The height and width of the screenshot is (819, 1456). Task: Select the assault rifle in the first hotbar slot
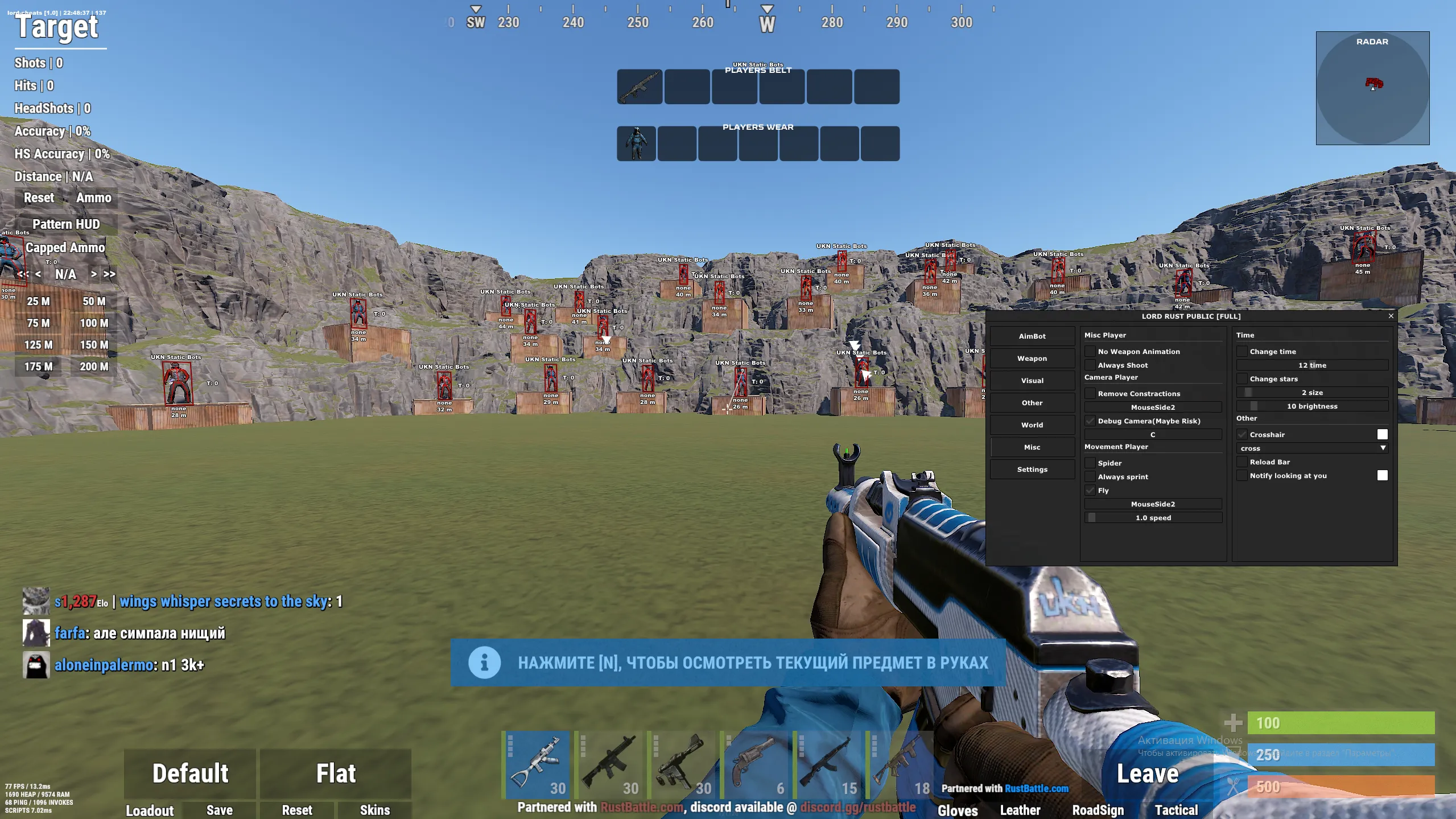pyautogui.click(x=537, y=764)
